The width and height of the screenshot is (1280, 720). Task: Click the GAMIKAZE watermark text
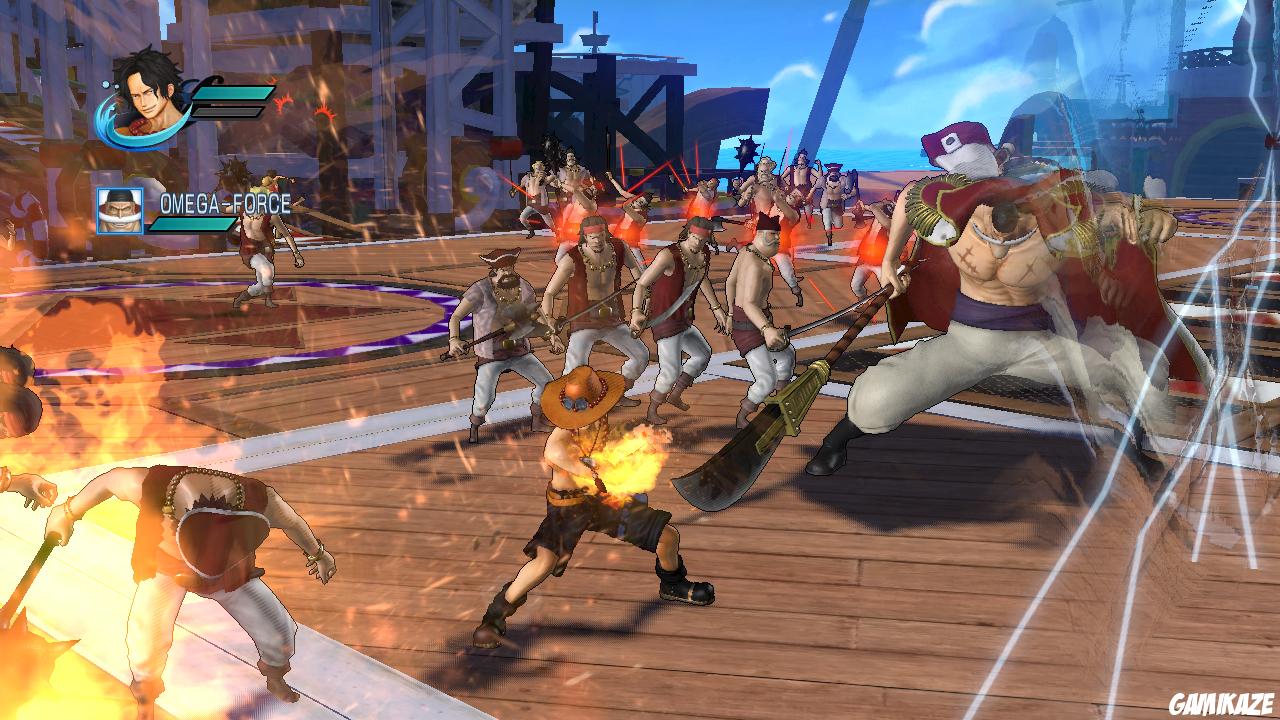(1222, 700)
